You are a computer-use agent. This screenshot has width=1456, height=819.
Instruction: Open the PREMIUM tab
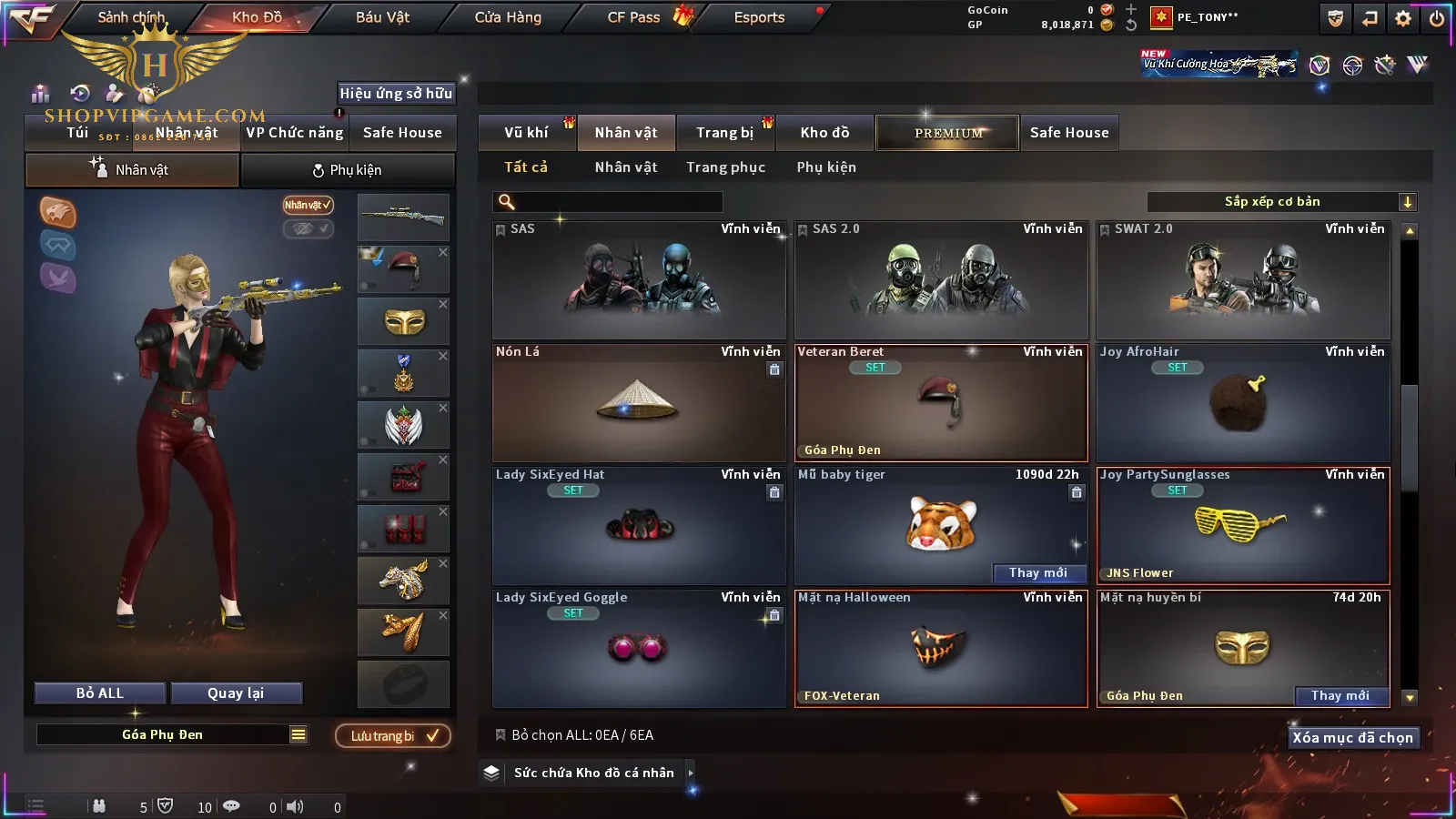tap(948, 133)
